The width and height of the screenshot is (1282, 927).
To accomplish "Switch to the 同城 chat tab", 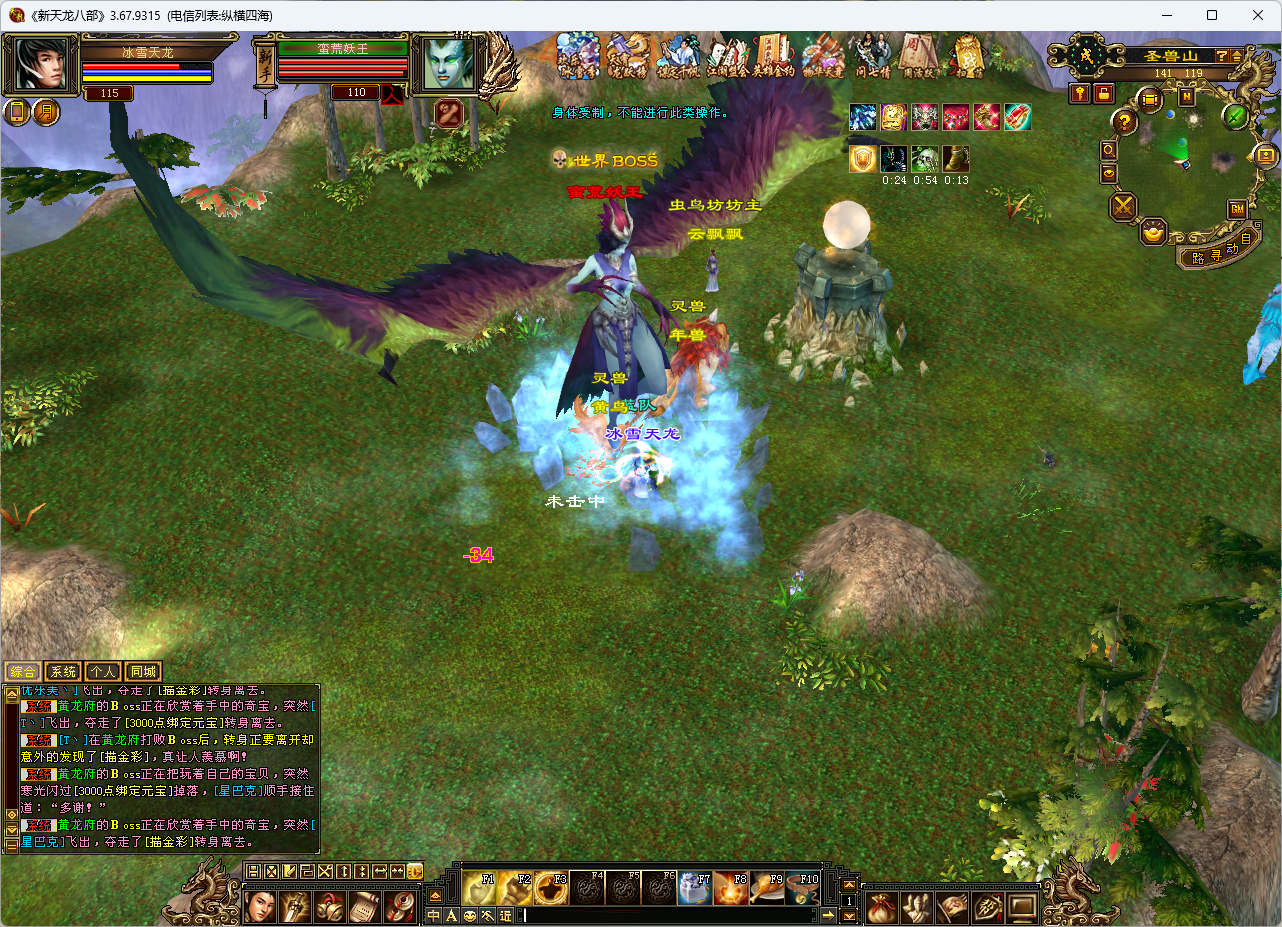I will click(x=143, y=672).
